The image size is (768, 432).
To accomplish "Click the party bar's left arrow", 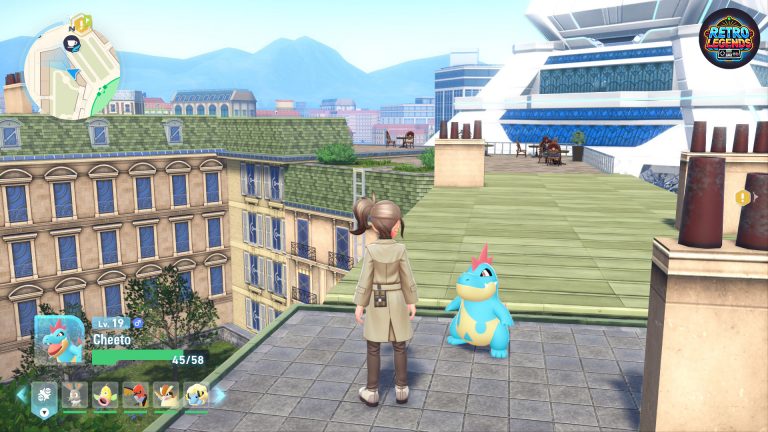I will [20, 395].
